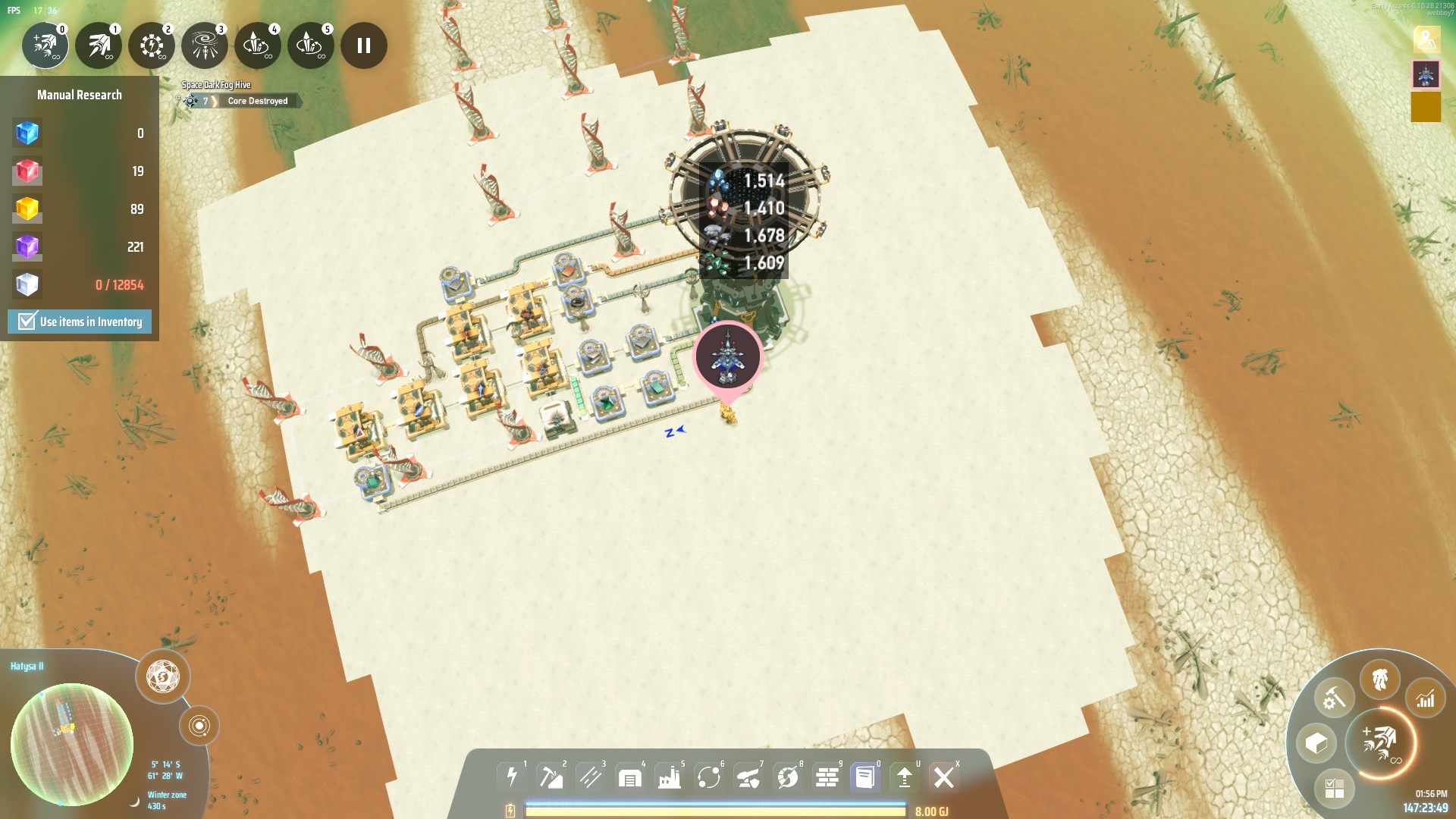Open the inventory cube button
This screenshot has height=819, width=1456.
pyautogui.click(x=1316, y=743)
